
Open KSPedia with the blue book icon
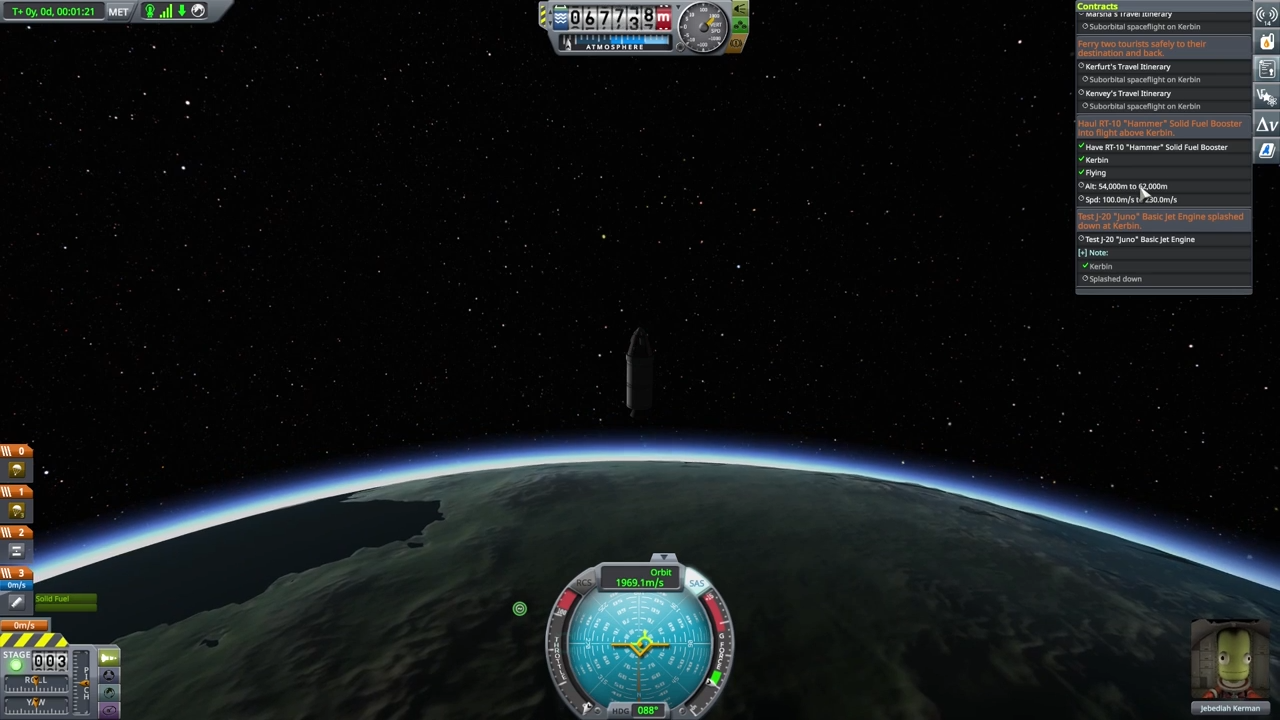tap(1266, 150)
